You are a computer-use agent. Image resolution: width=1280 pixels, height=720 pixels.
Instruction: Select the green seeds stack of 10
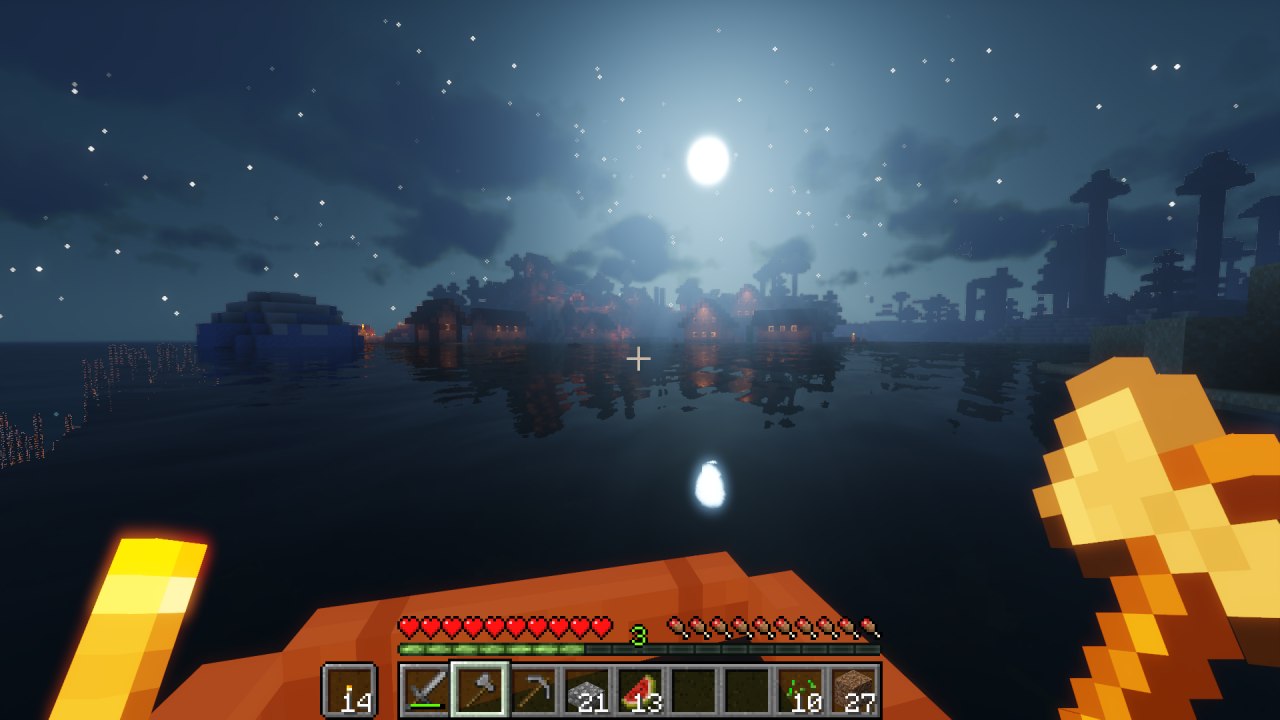click(x=802, y=690)
